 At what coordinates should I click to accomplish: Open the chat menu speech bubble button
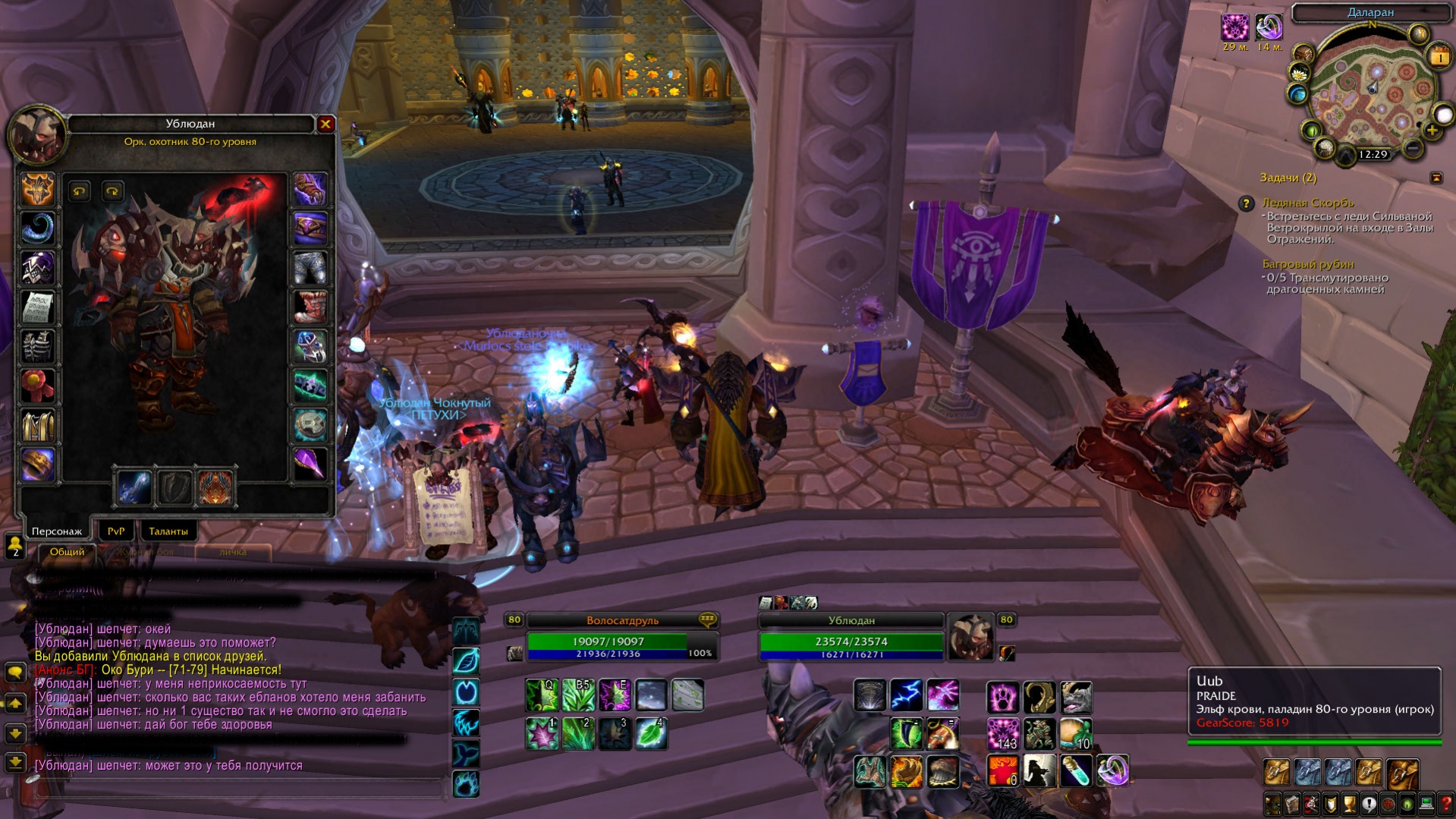(15, 673)
